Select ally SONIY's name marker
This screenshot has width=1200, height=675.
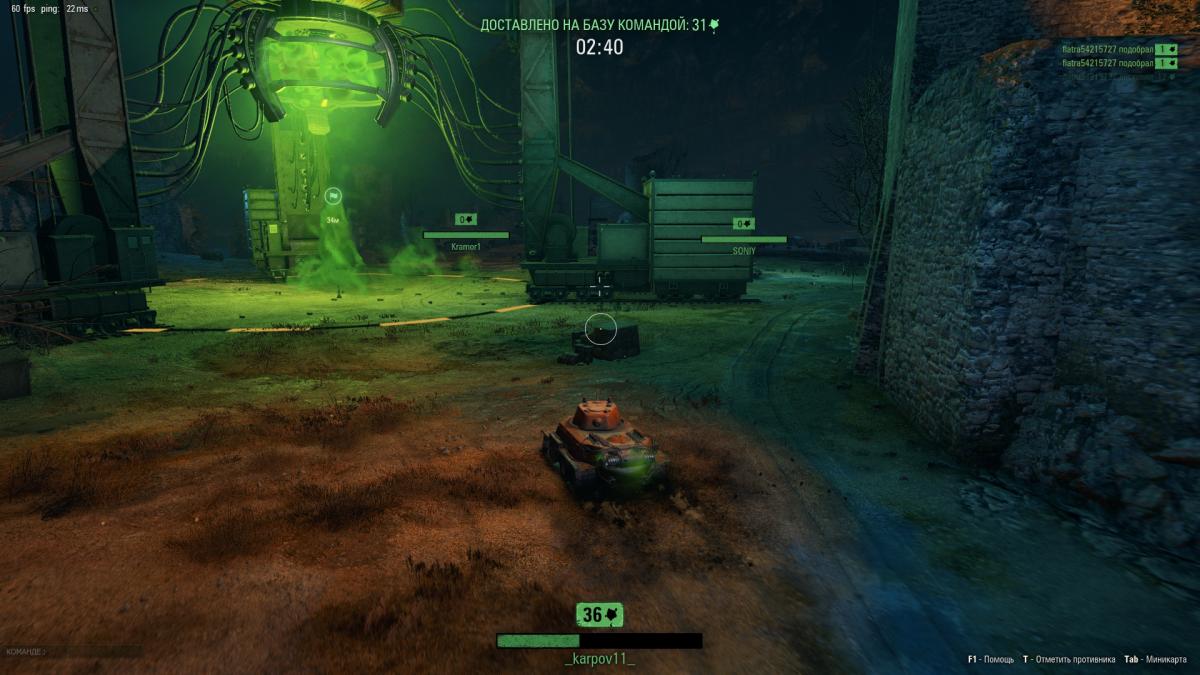click(x=744, y=251)
